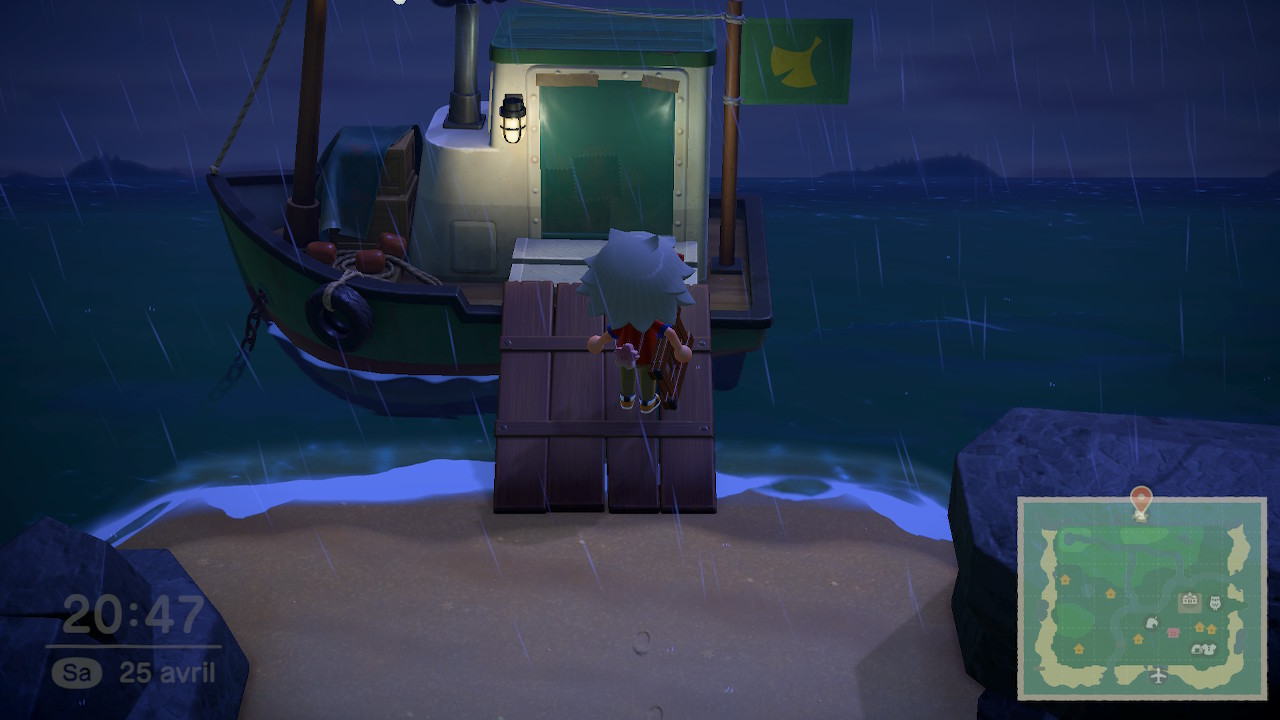Click the airport plane icon on minimap
This screenshot has width=1280, height=720.
(1158, 675)
